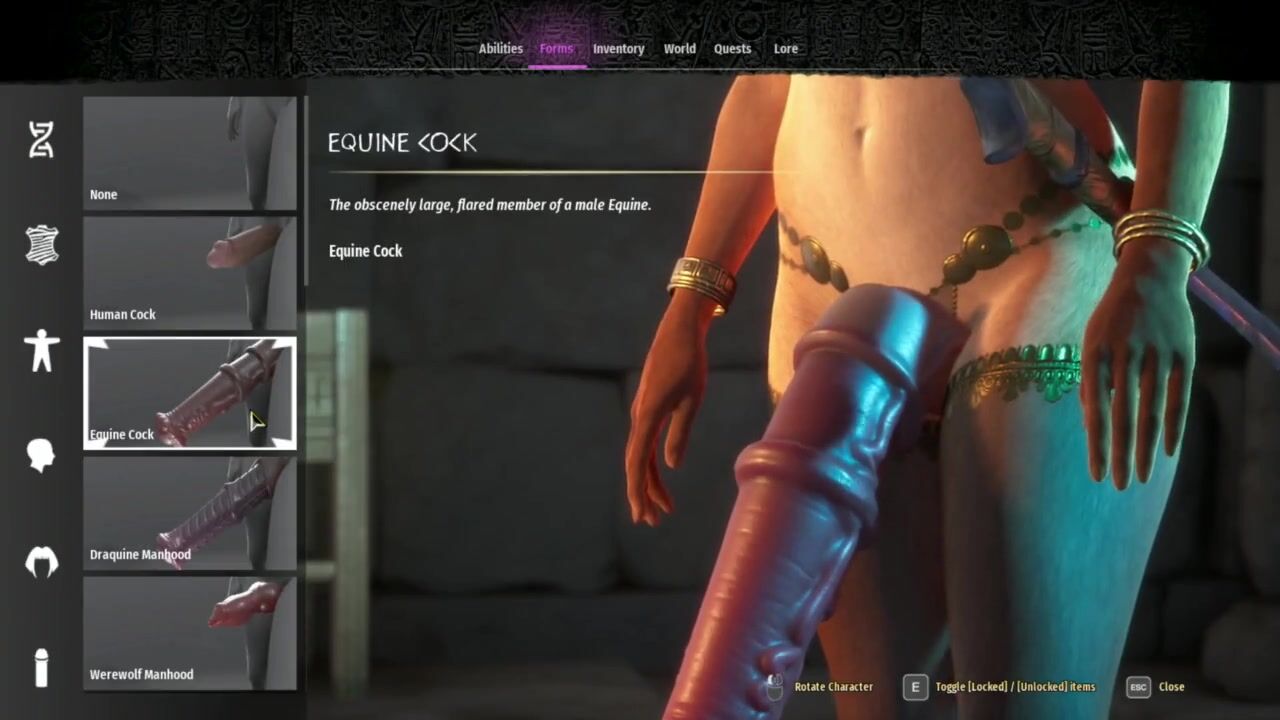
Task: Open the body figure category
Action: coord(41,352)
